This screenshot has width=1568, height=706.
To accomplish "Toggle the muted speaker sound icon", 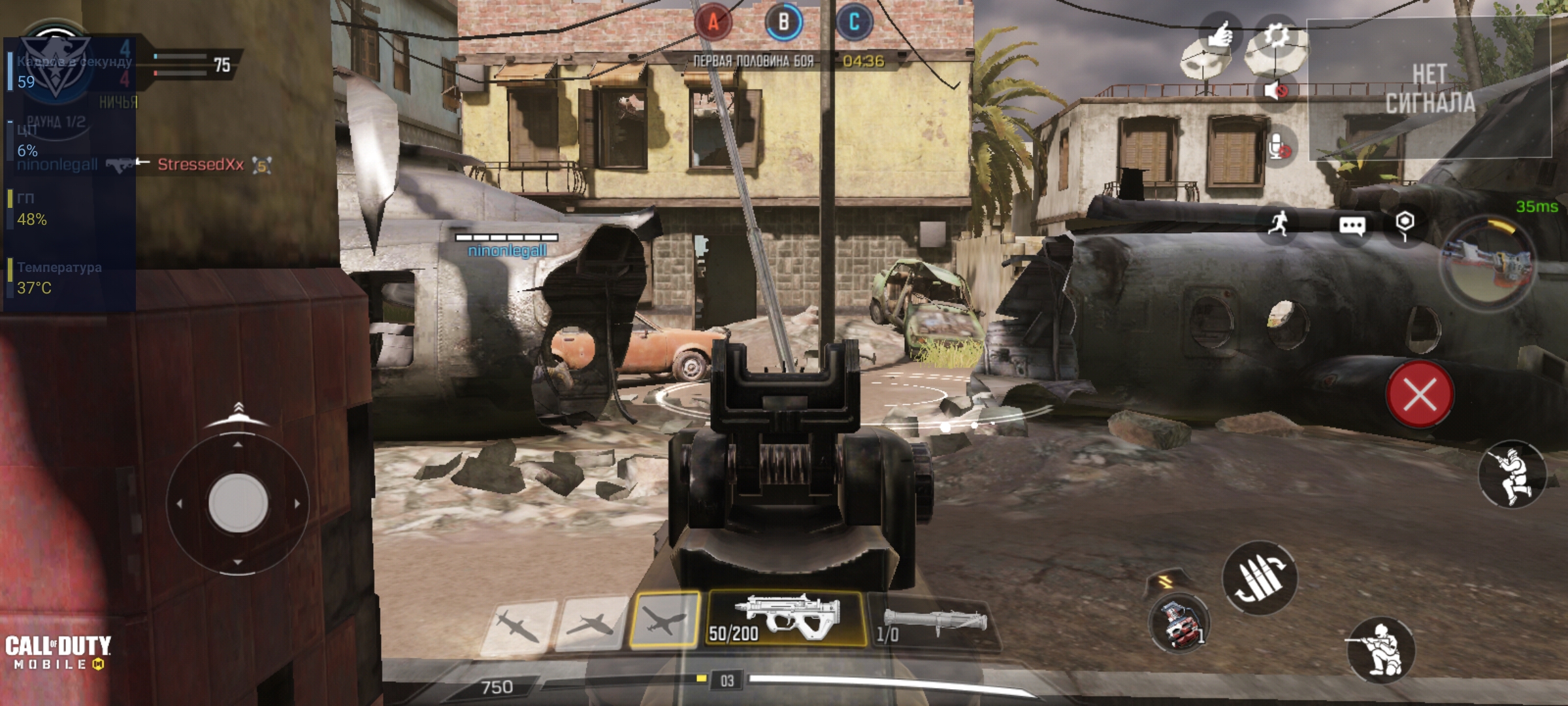I will [x=1275, y=90].
